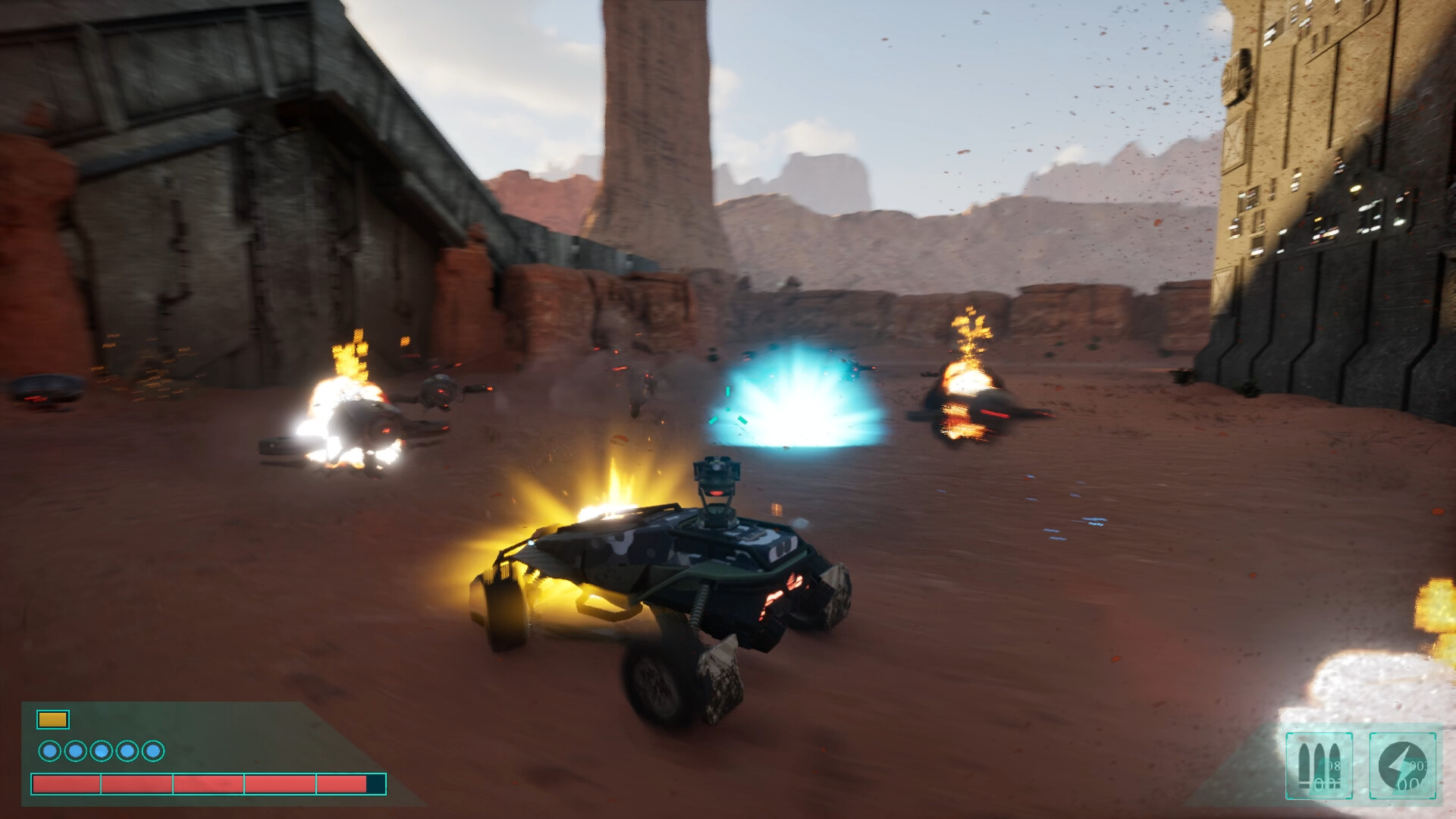Click the first blue circular charge pip
This screenshot has width=1456, height=819.
pyautogui.click(x=49, y=751)
